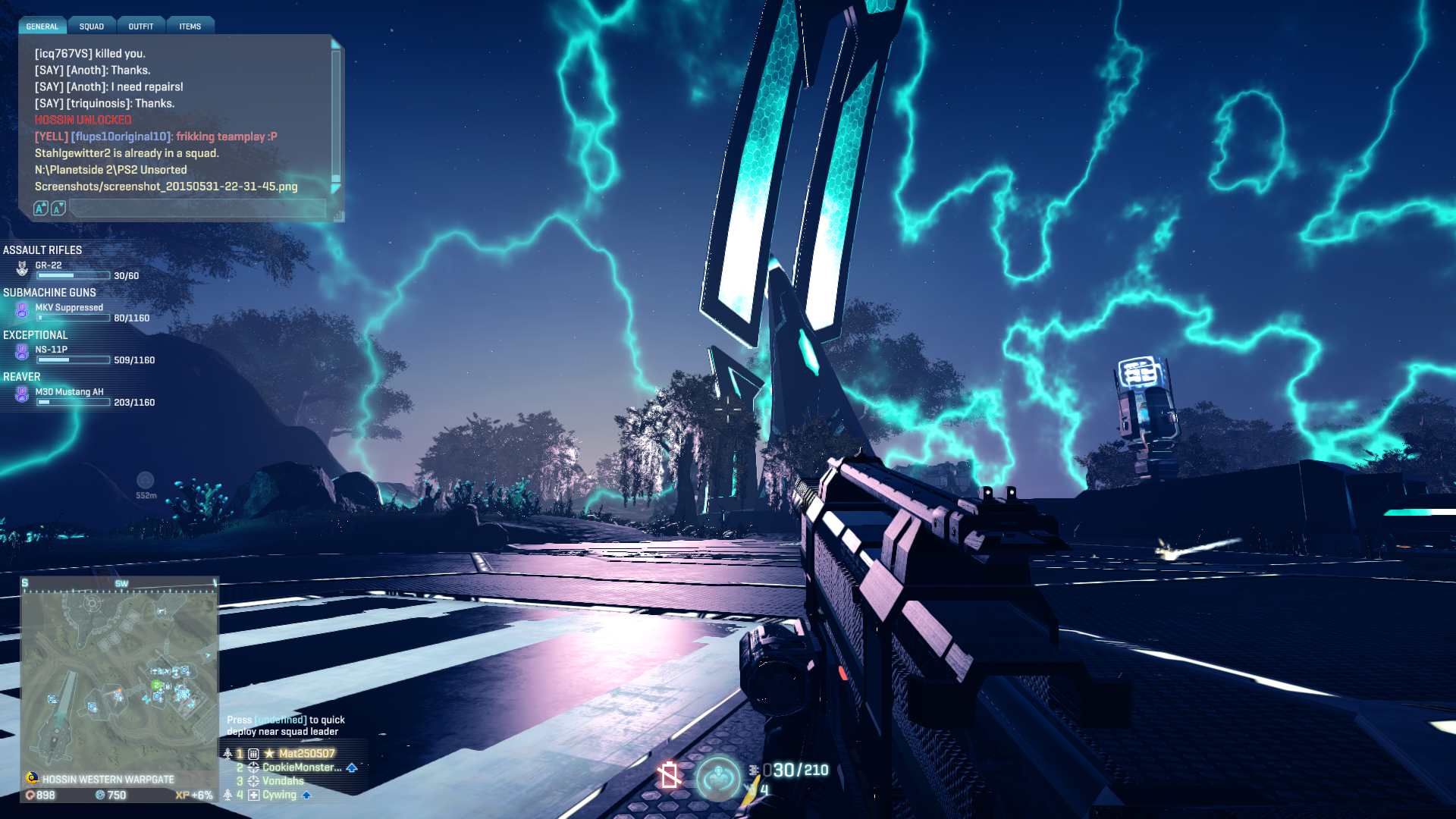The image size is (1456, 819).
Task: Open the minimap of Hossin Western Warpgate
Action: tap(119, 679)
